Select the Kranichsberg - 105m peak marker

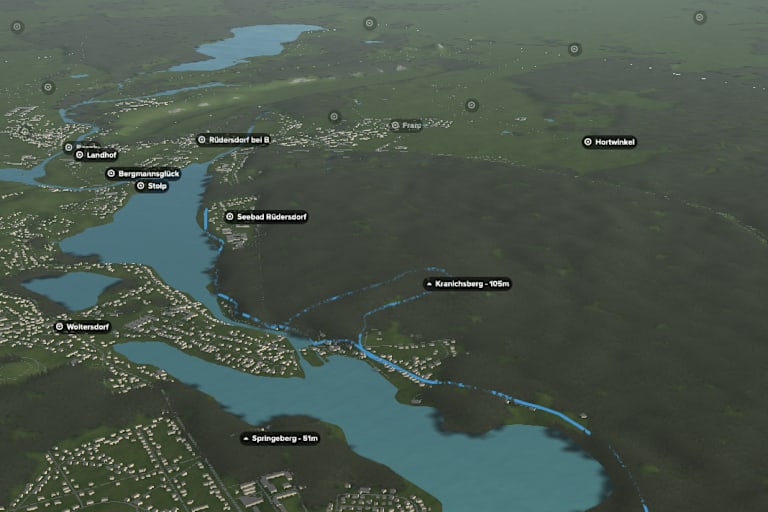pos(467,284)
